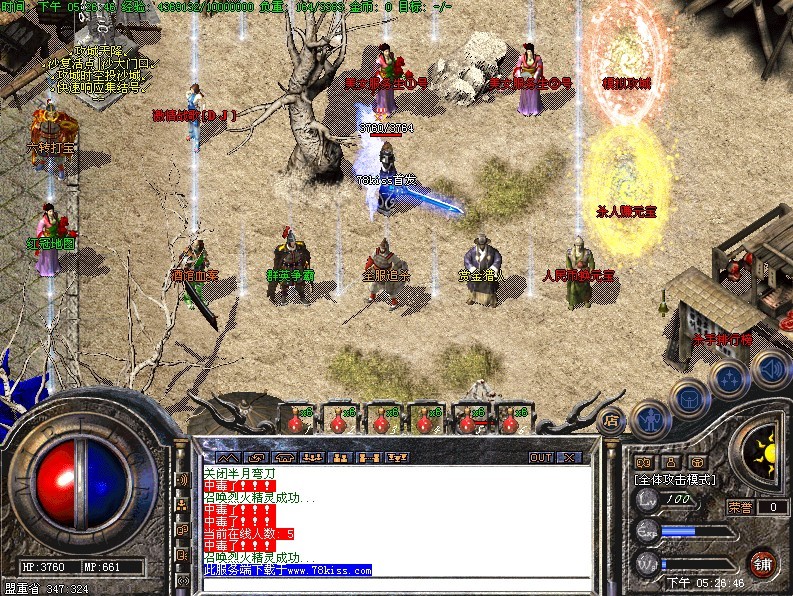Open the skills button with sparkle stars

[729, 380]
